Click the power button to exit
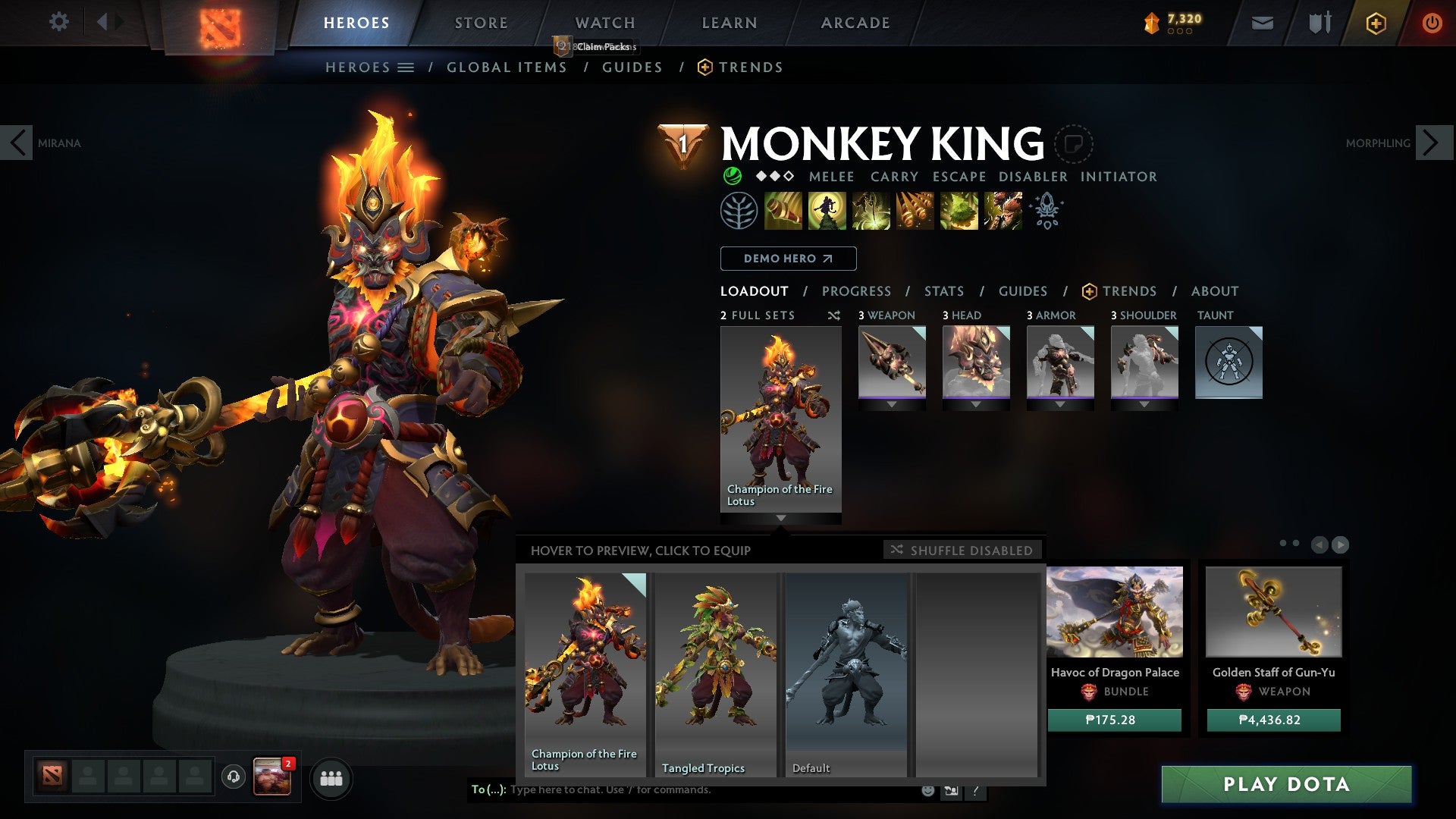Image resolution: width=1456 pixels, height=819 pixels. (1433, 23)
